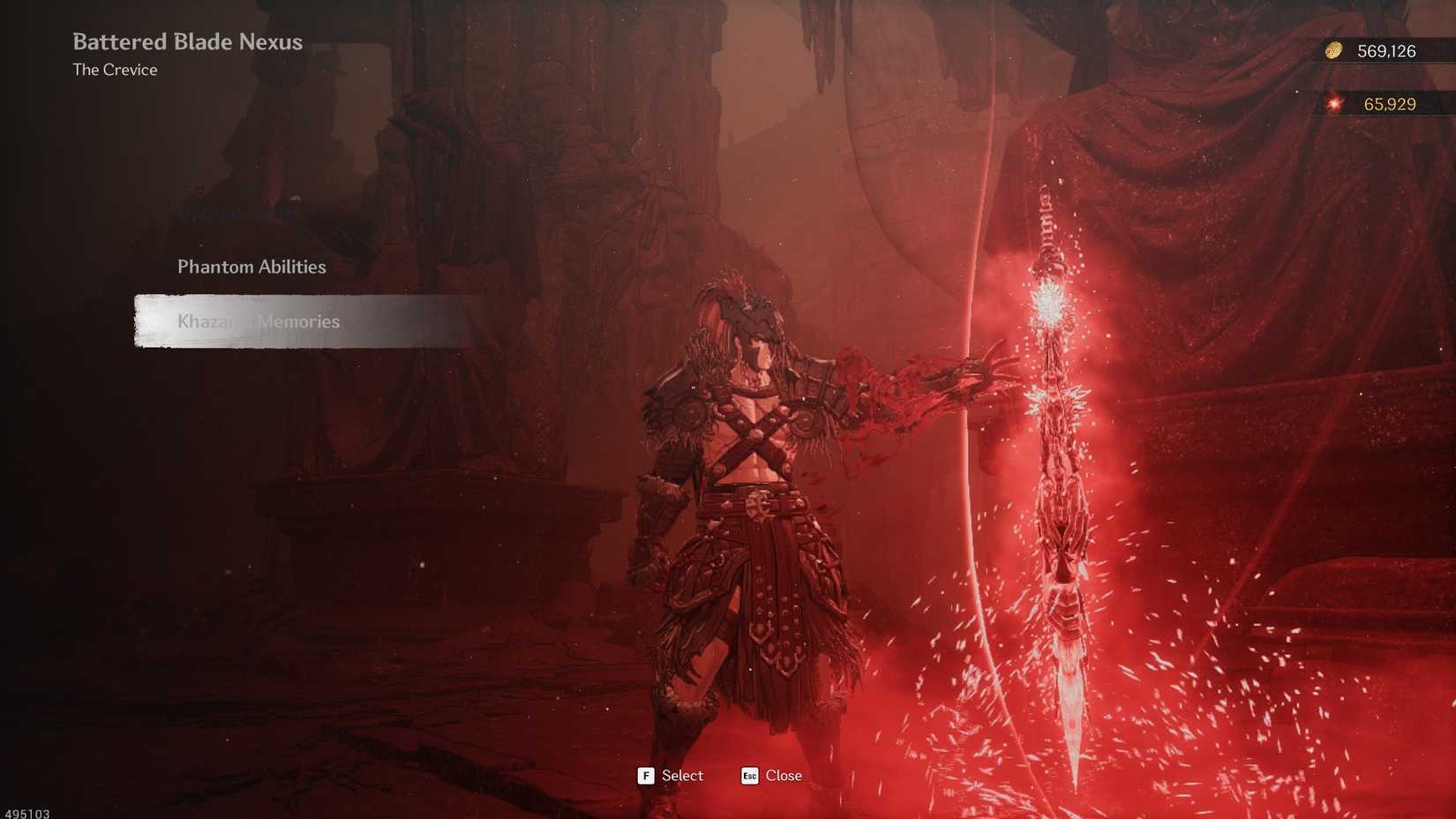The height and width of the screenshot is (819, 1456).
Task: Click the gold total reading 569,126
Action: tap(1387, 51)
